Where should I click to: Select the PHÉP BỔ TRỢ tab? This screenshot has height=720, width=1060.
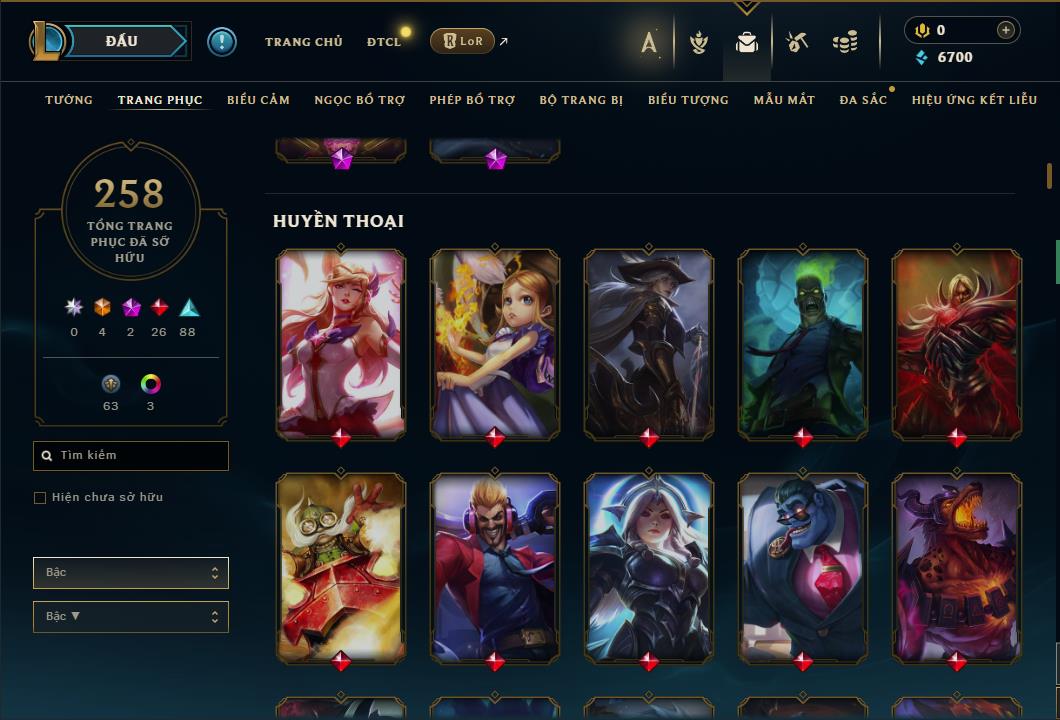click(472, 100)
